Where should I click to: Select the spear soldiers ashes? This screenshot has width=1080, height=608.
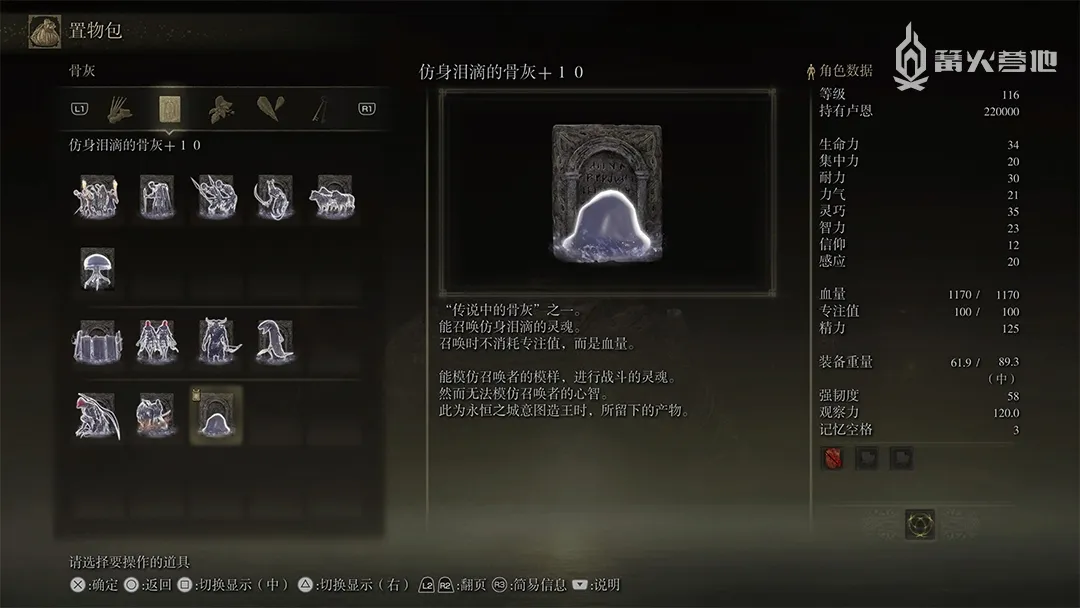pos(215,196)
